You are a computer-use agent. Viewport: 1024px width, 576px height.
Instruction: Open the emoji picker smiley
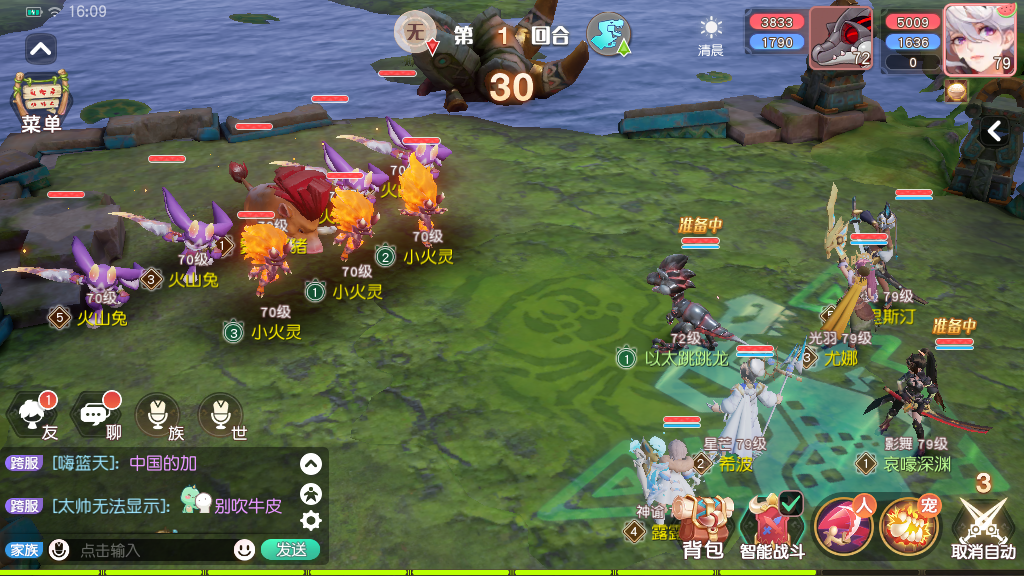point(244,549)
